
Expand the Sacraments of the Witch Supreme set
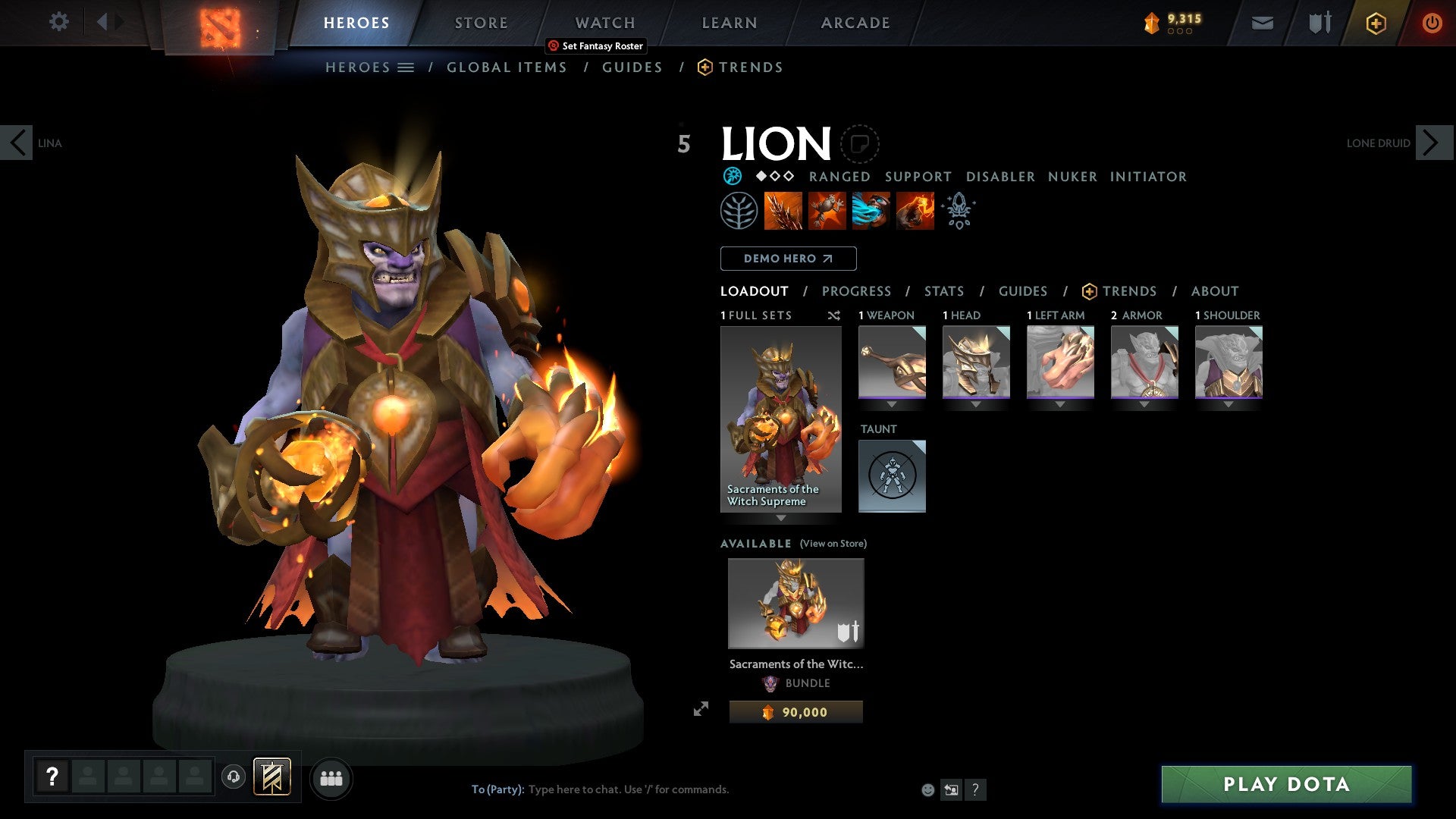pos(780,518)
